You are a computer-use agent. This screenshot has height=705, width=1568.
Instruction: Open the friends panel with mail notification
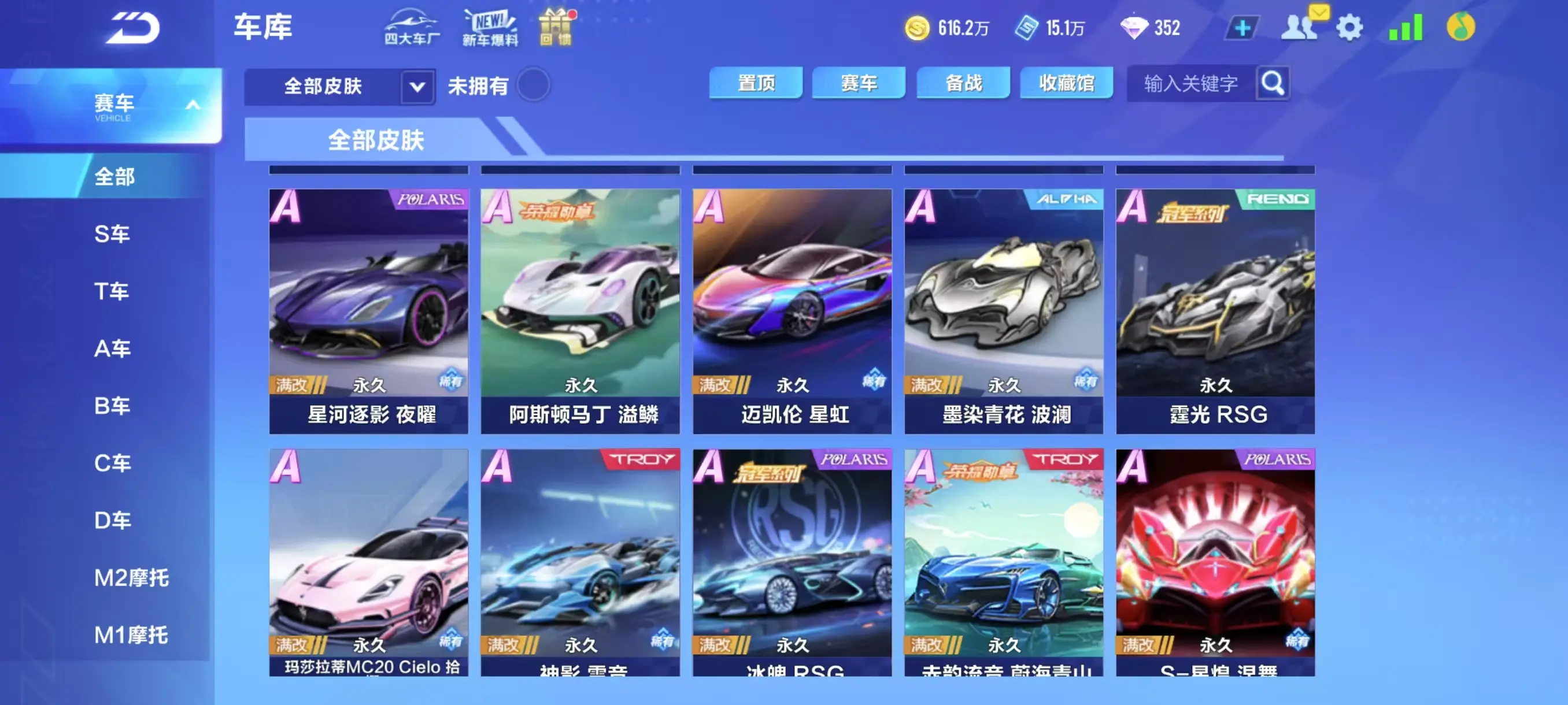(x=1300, y=27)
